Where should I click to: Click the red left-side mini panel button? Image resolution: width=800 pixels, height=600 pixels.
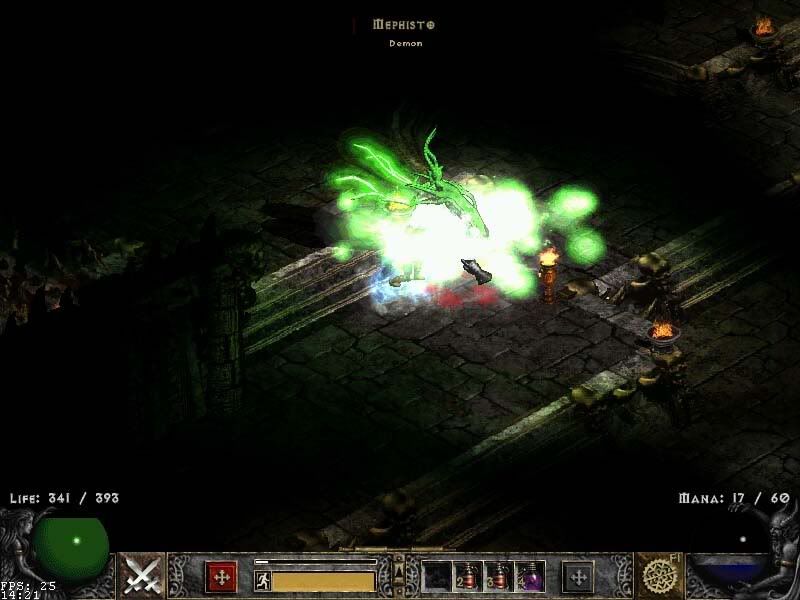click(x=221, y=577)
